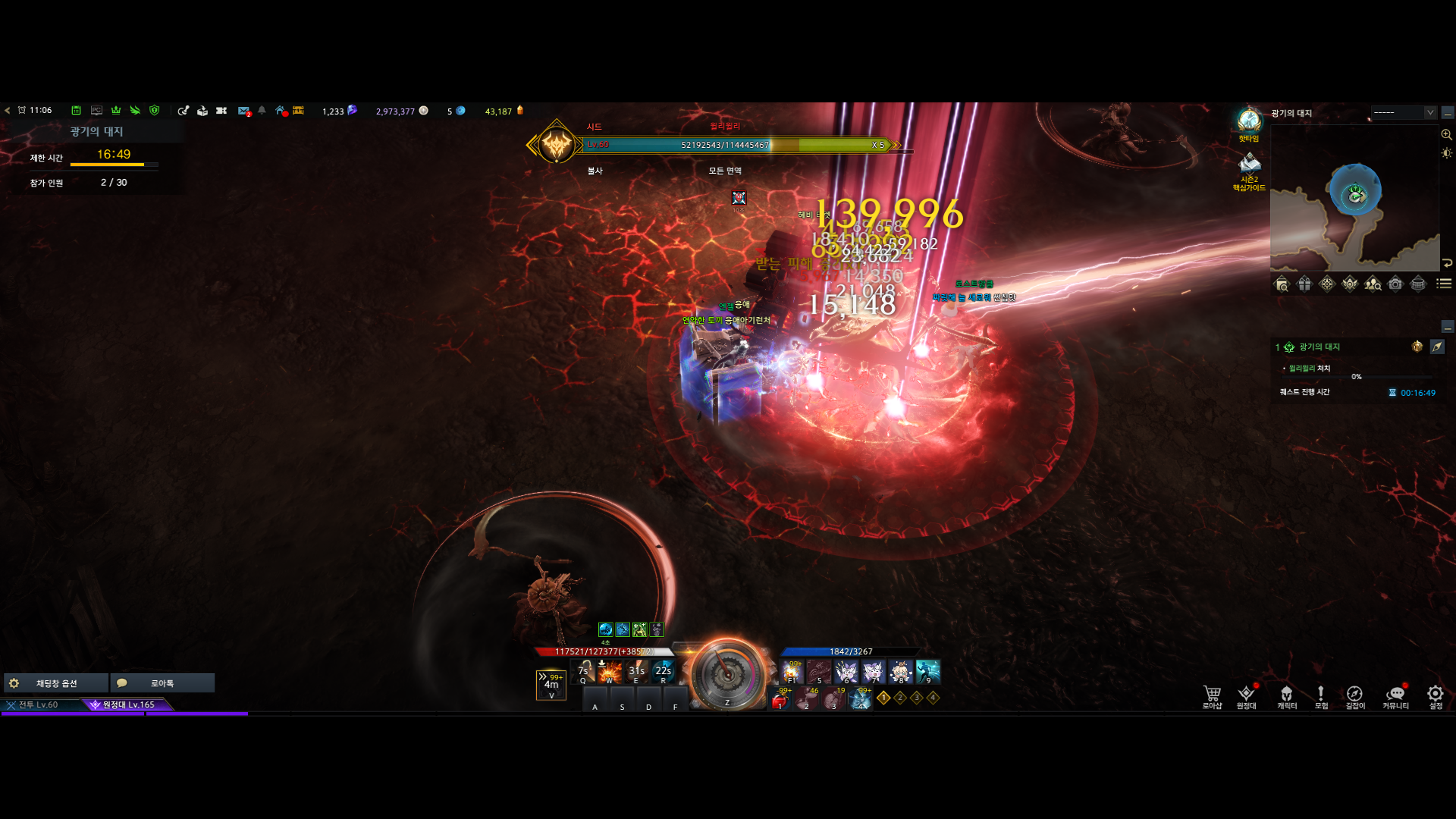1456x819 pixels.
Task: Open the mail icon with two unread
Action: coord(243,111)
